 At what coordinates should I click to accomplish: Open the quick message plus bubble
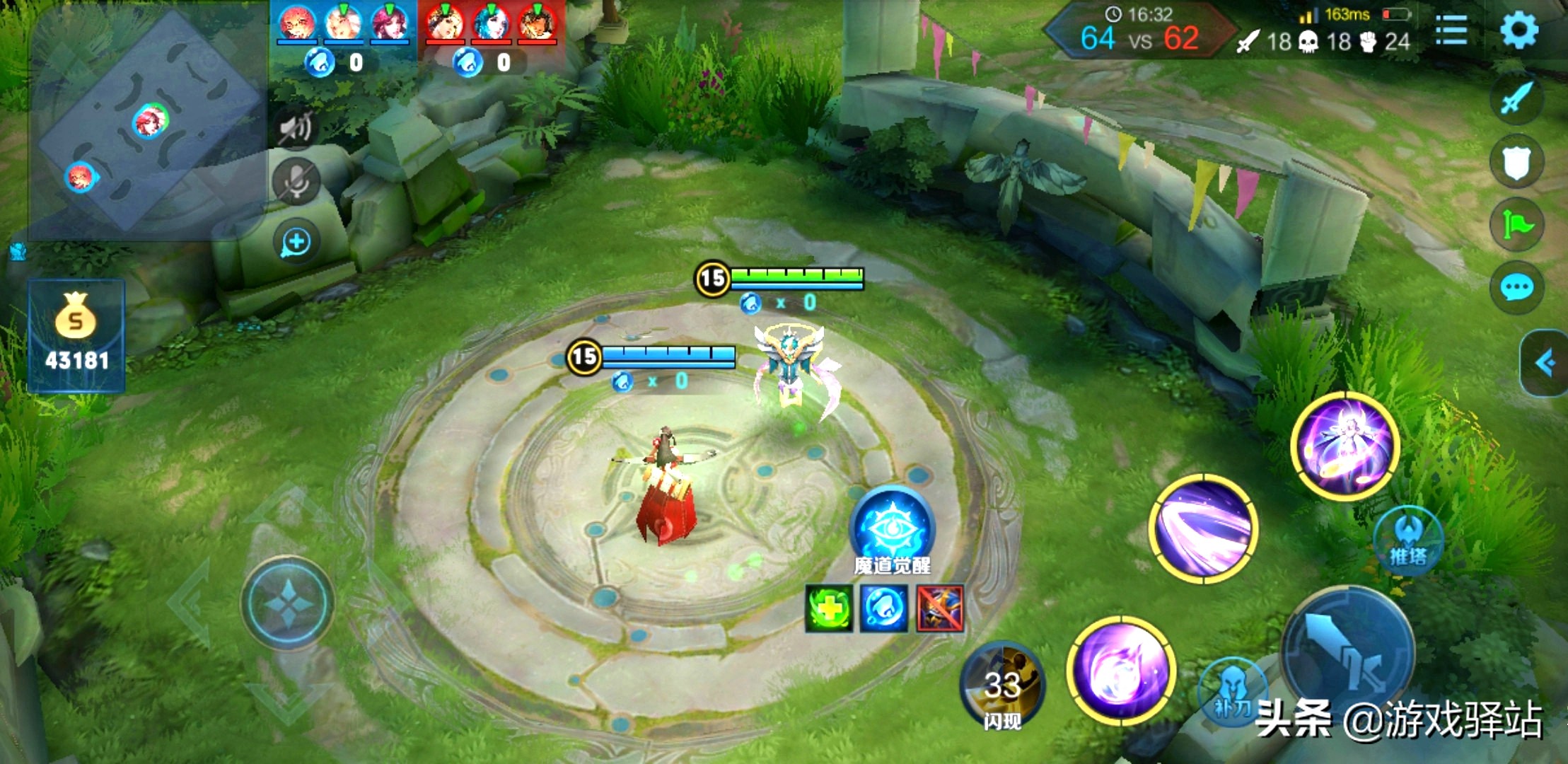296,243
